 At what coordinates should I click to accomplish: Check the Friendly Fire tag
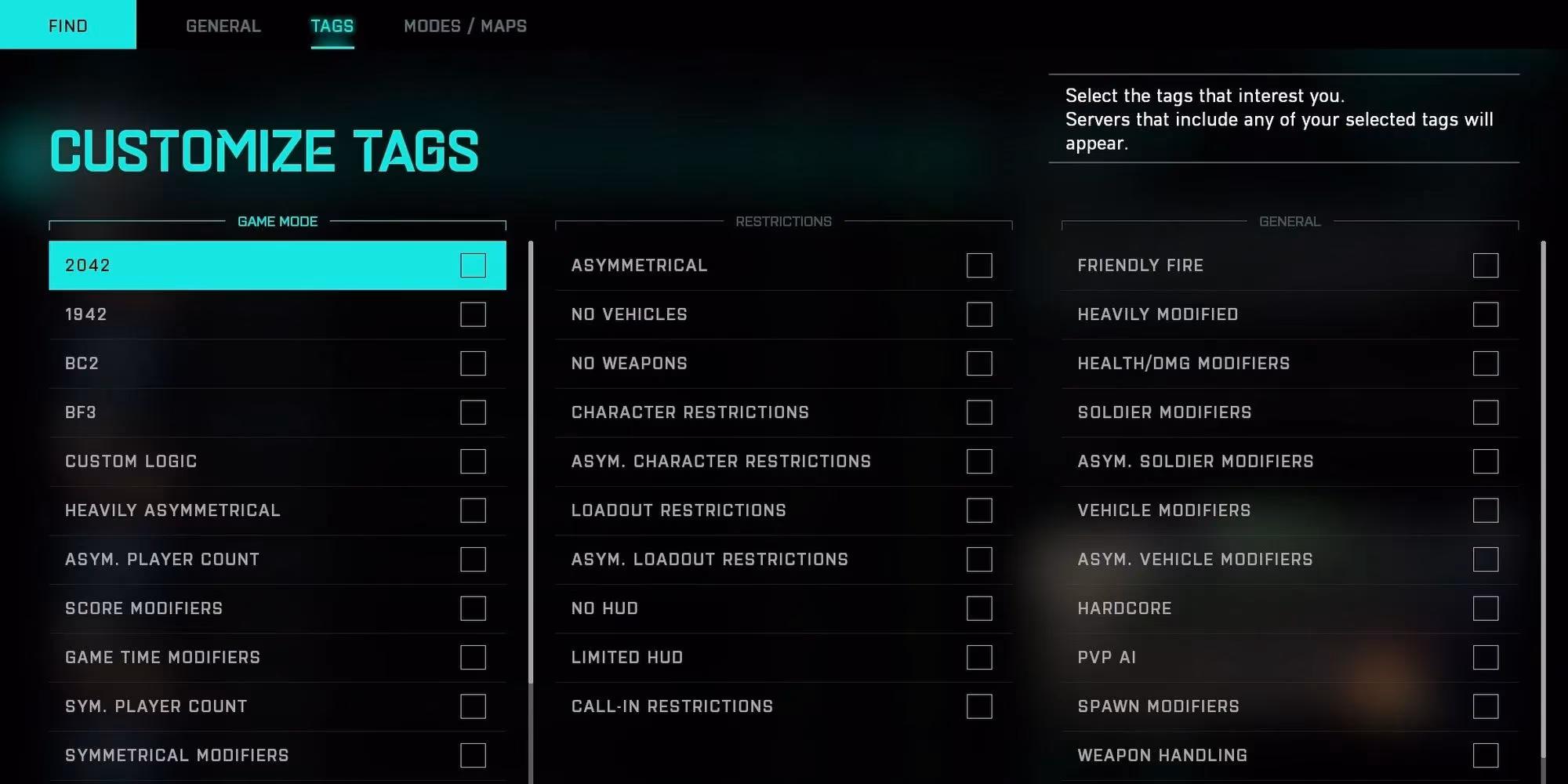(1486, 265)
